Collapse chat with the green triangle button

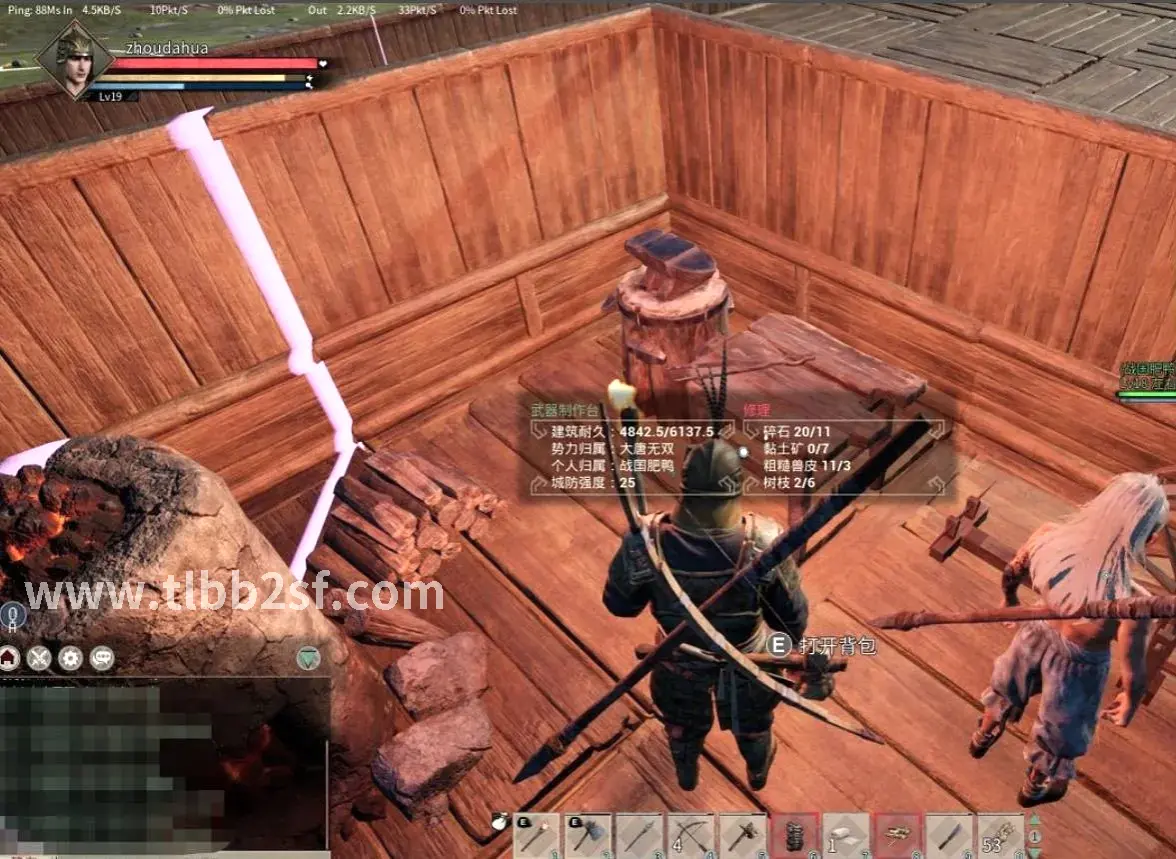pyautogui.click(x=309, y=657)
